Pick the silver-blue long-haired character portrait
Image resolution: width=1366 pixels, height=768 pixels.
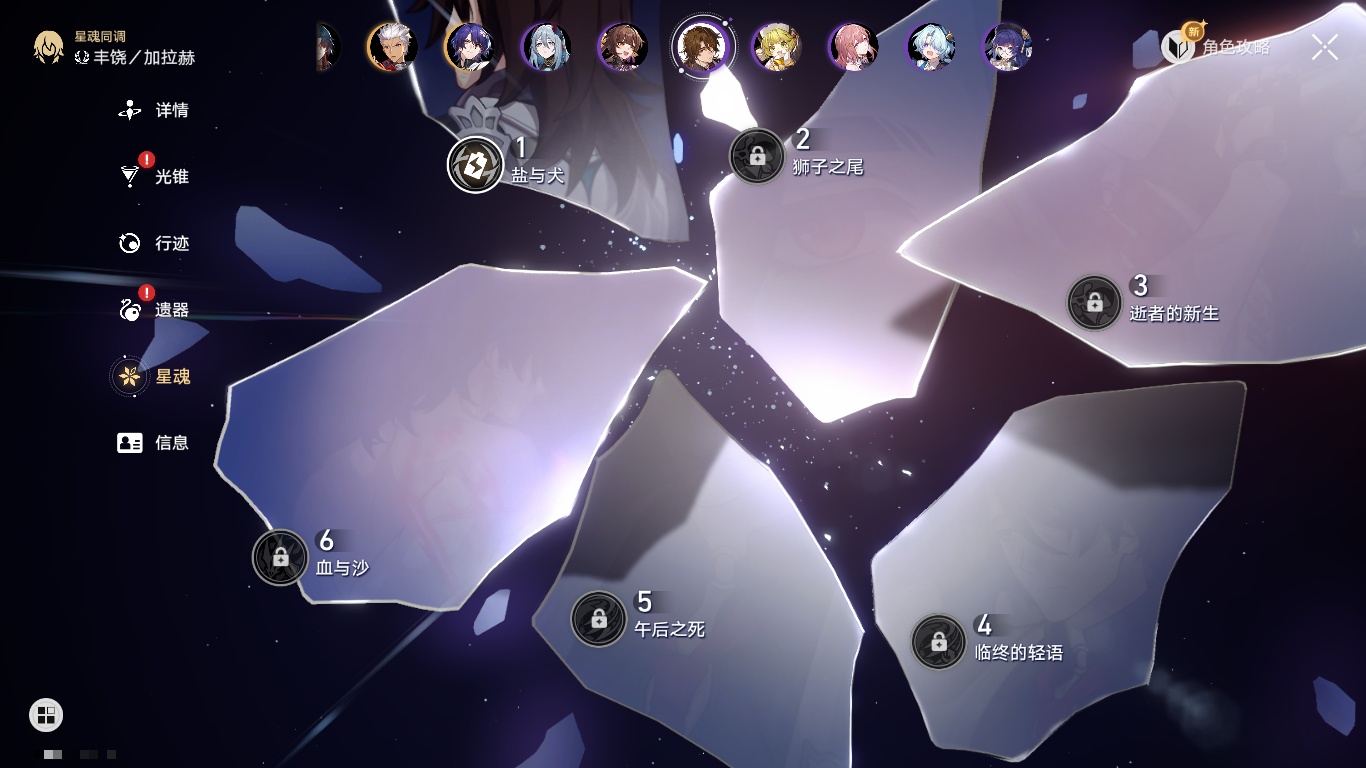tap(546, 47)
